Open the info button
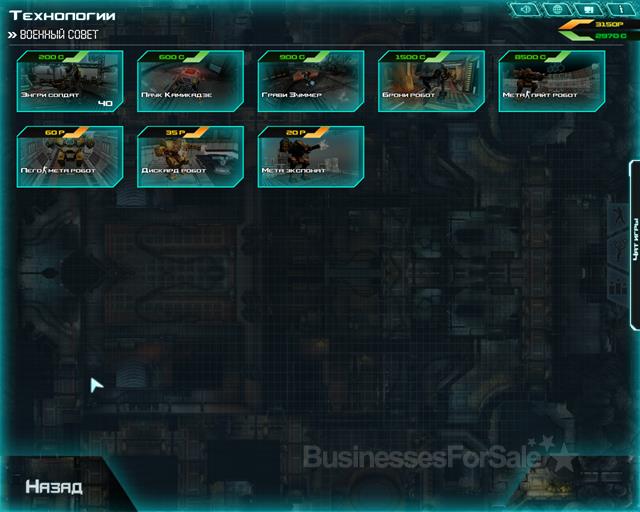The image size is (640, 512). click(619, 10)
